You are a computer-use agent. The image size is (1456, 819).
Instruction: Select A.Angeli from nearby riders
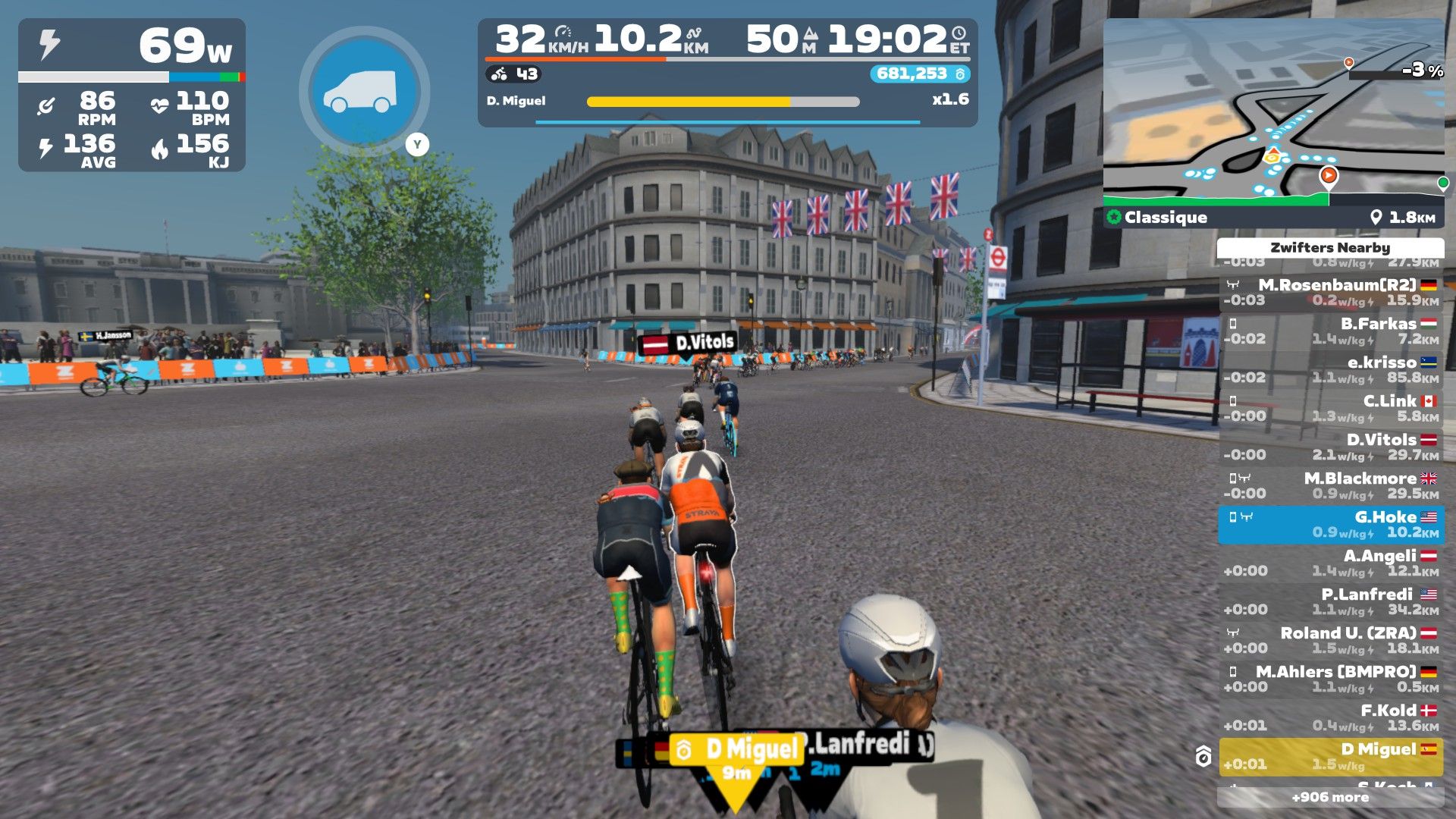tap(1331, 563)
